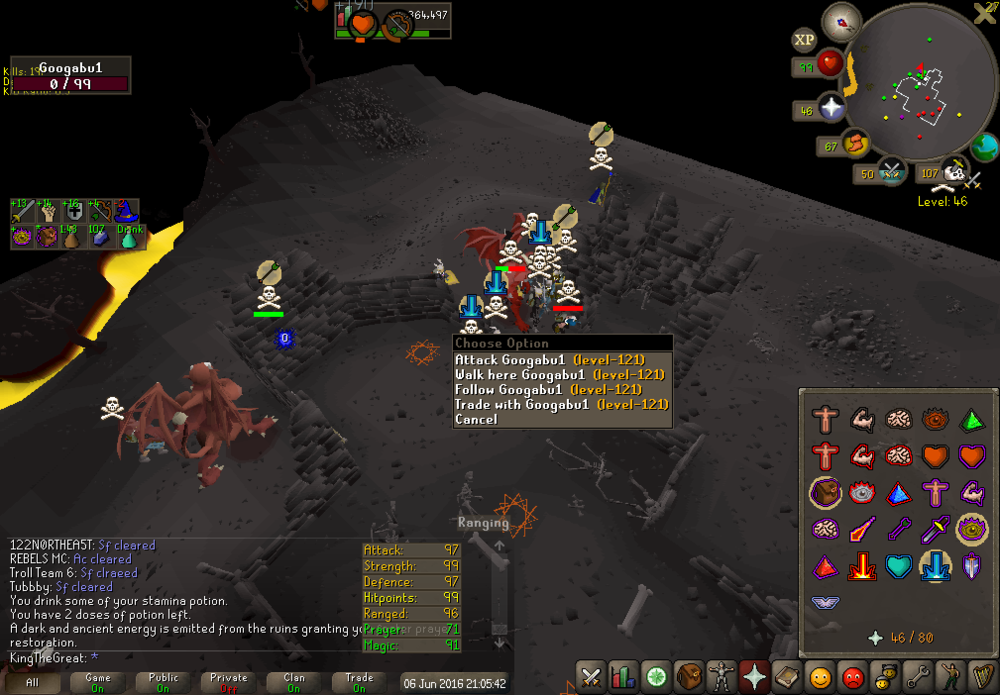This screenshot has width=1000, height=695.
Task: Switch chat to the Clan filter
Action: point(294,682)
